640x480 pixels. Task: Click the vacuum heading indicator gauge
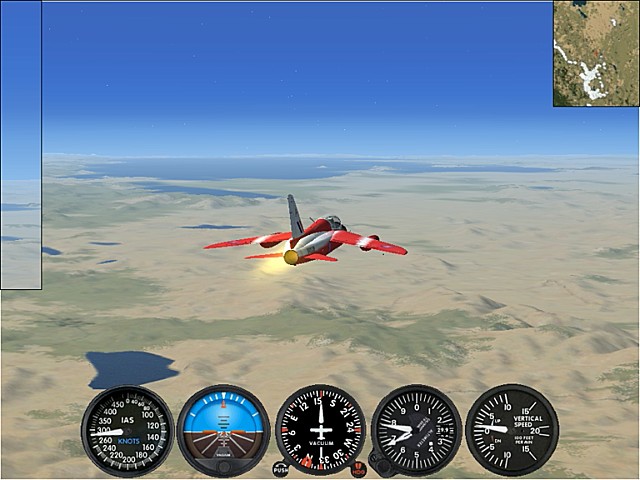tap(320, 430)
